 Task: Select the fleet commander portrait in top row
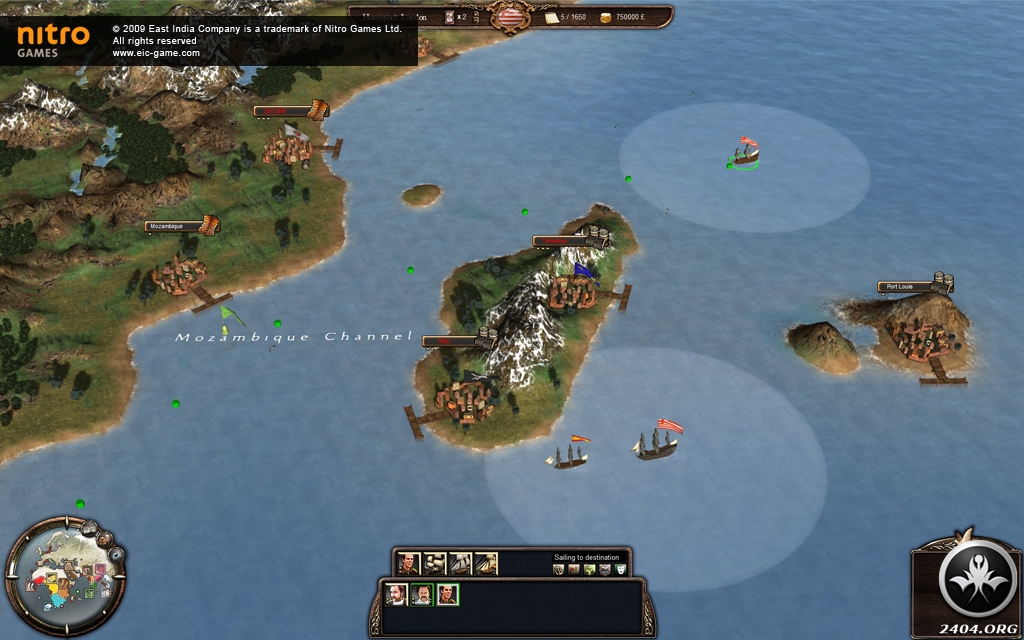click(408, 564)
